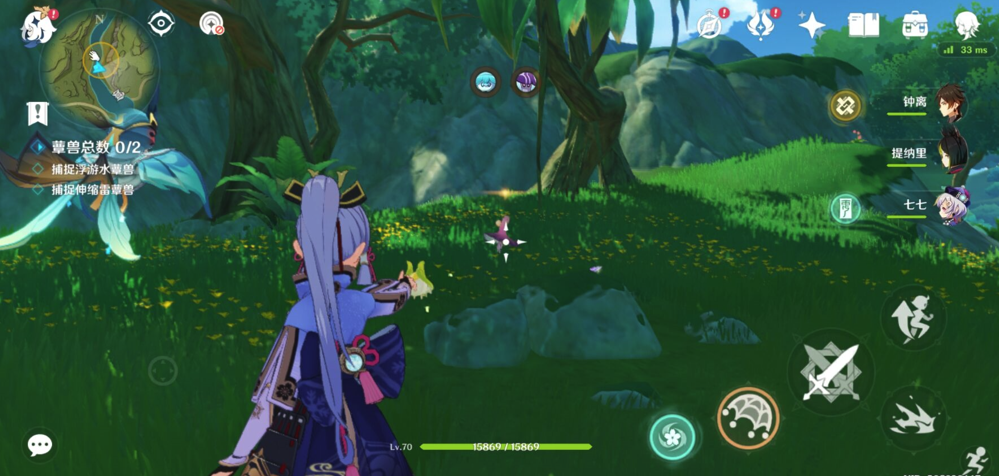Use the gold gadget icon beside 钟离
Viewport: 999px width, 476px height.
845,105
